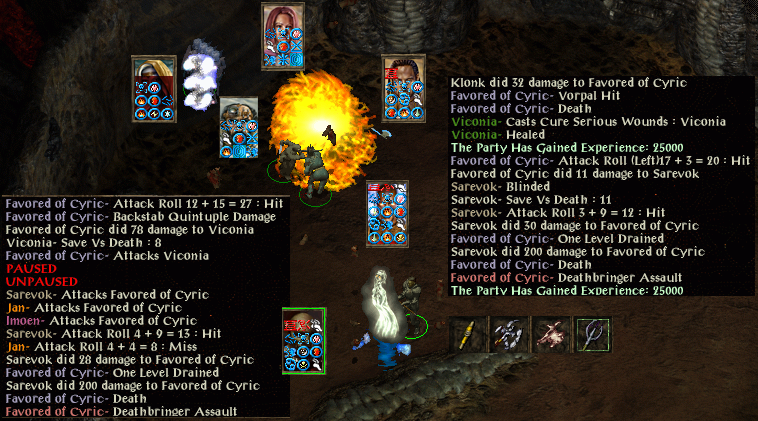Click the portrait fully covered by status icons
Image resolution: width=758 pixels, height=421 pixels.
(x=387, y=212)
